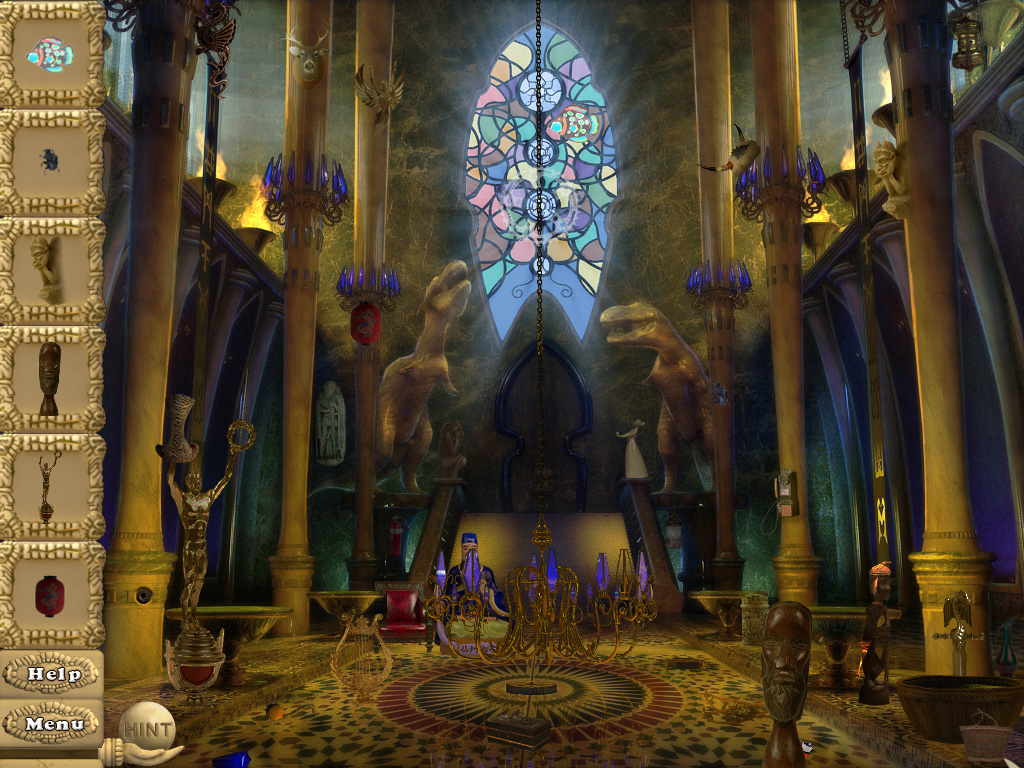The height and width of the screenshot is (768, 1024).
Task: Select the blue beetle item slot
Action: coord(51,161)
